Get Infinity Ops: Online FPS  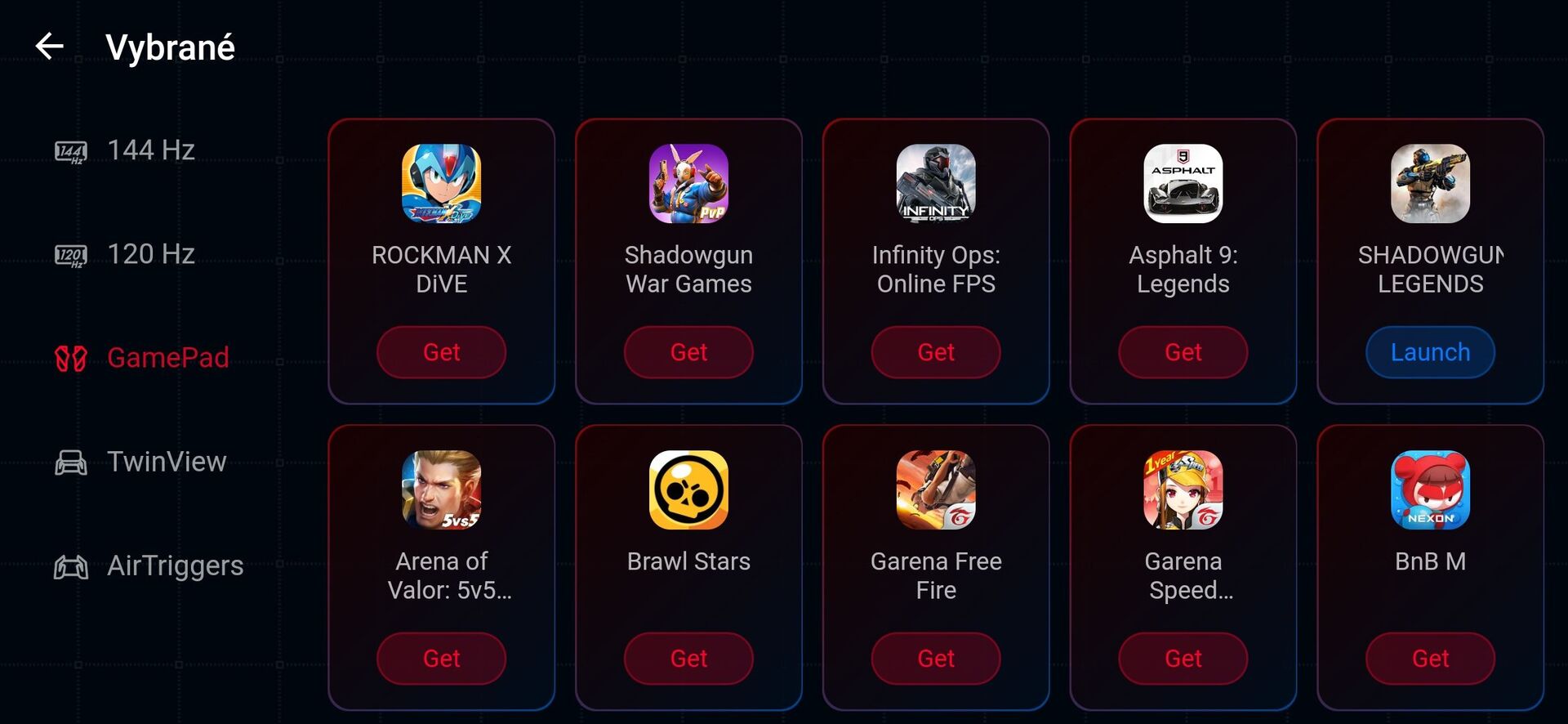[936, 352]
